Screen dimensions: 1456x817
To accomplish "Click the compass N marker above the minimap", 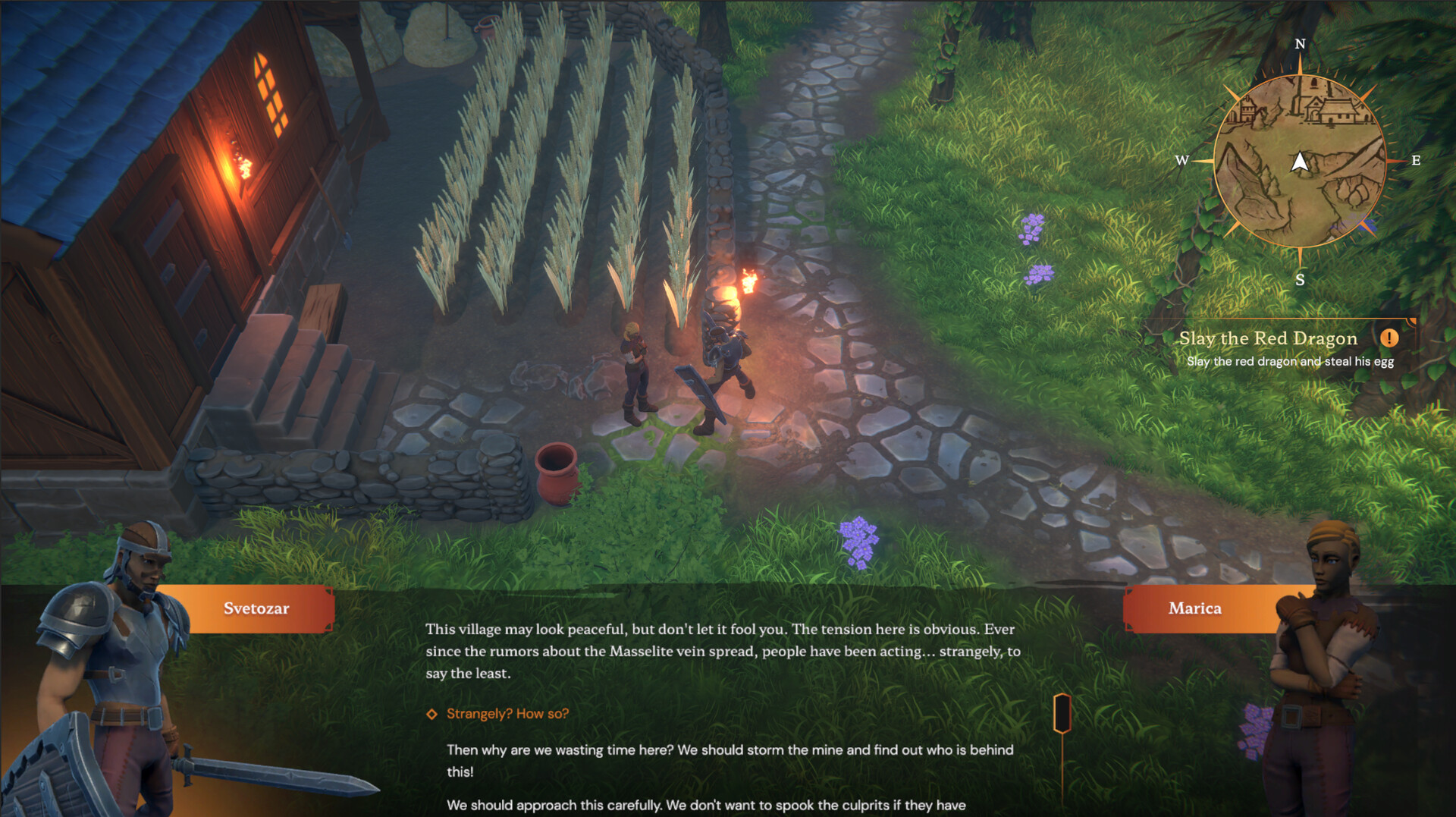I will (1300, 44).
